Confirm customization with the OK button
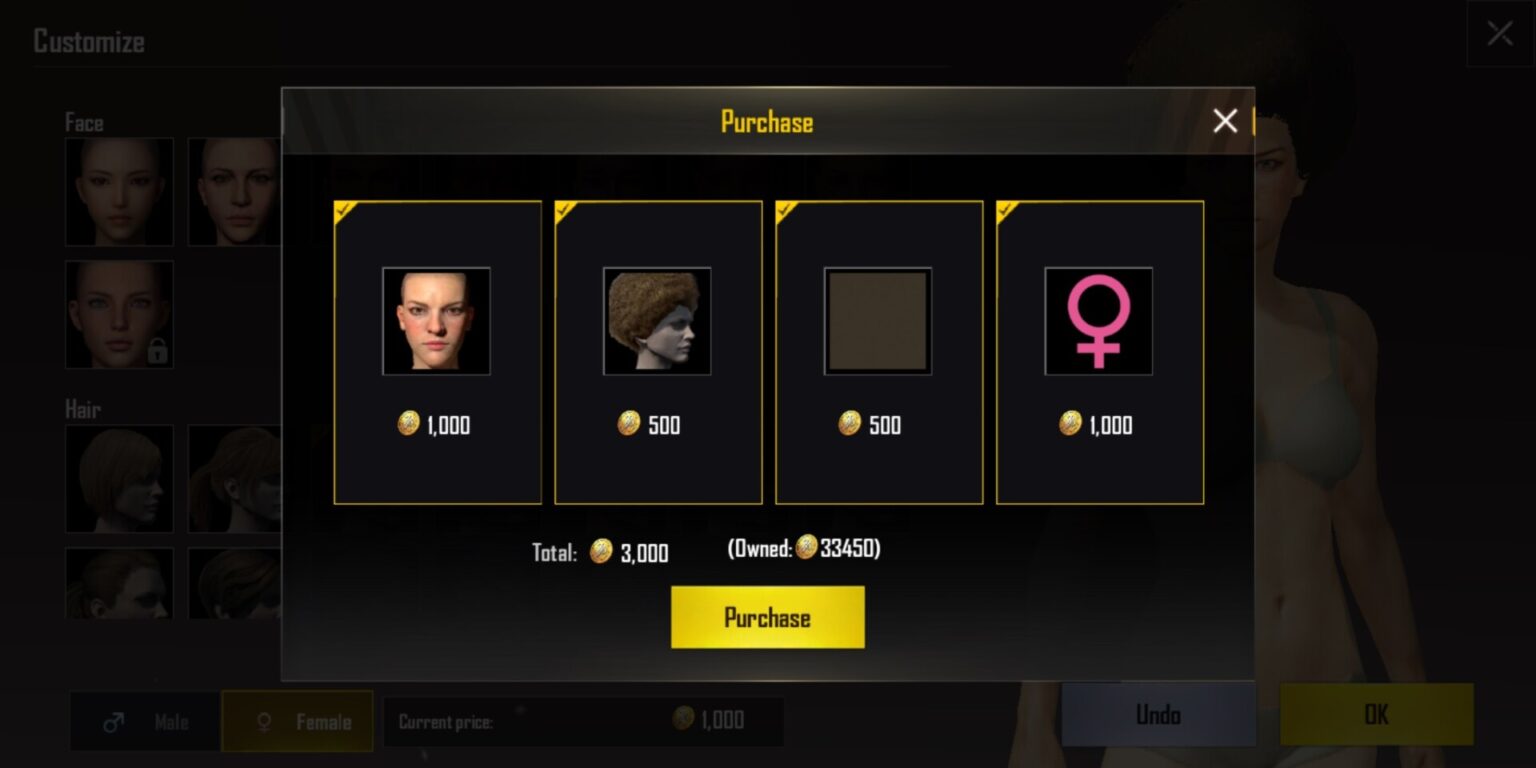1536x768 pixels. [1376, 715]
